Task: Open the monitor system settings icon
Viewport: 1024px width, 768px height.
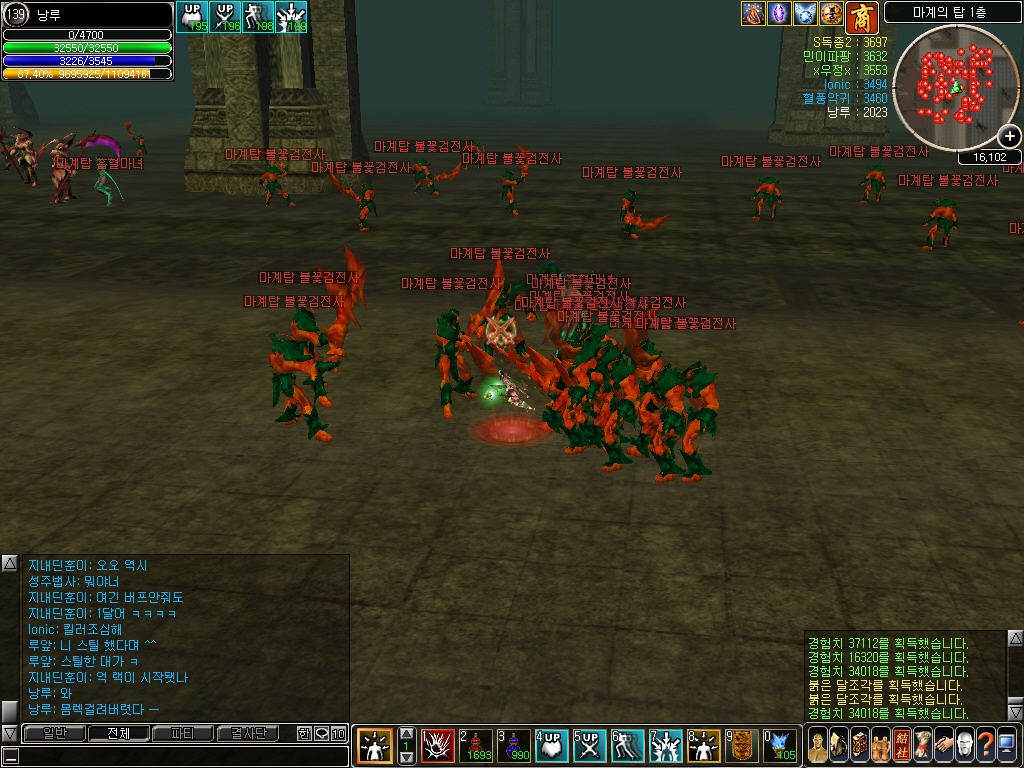Action: [x=1007, y=745]
